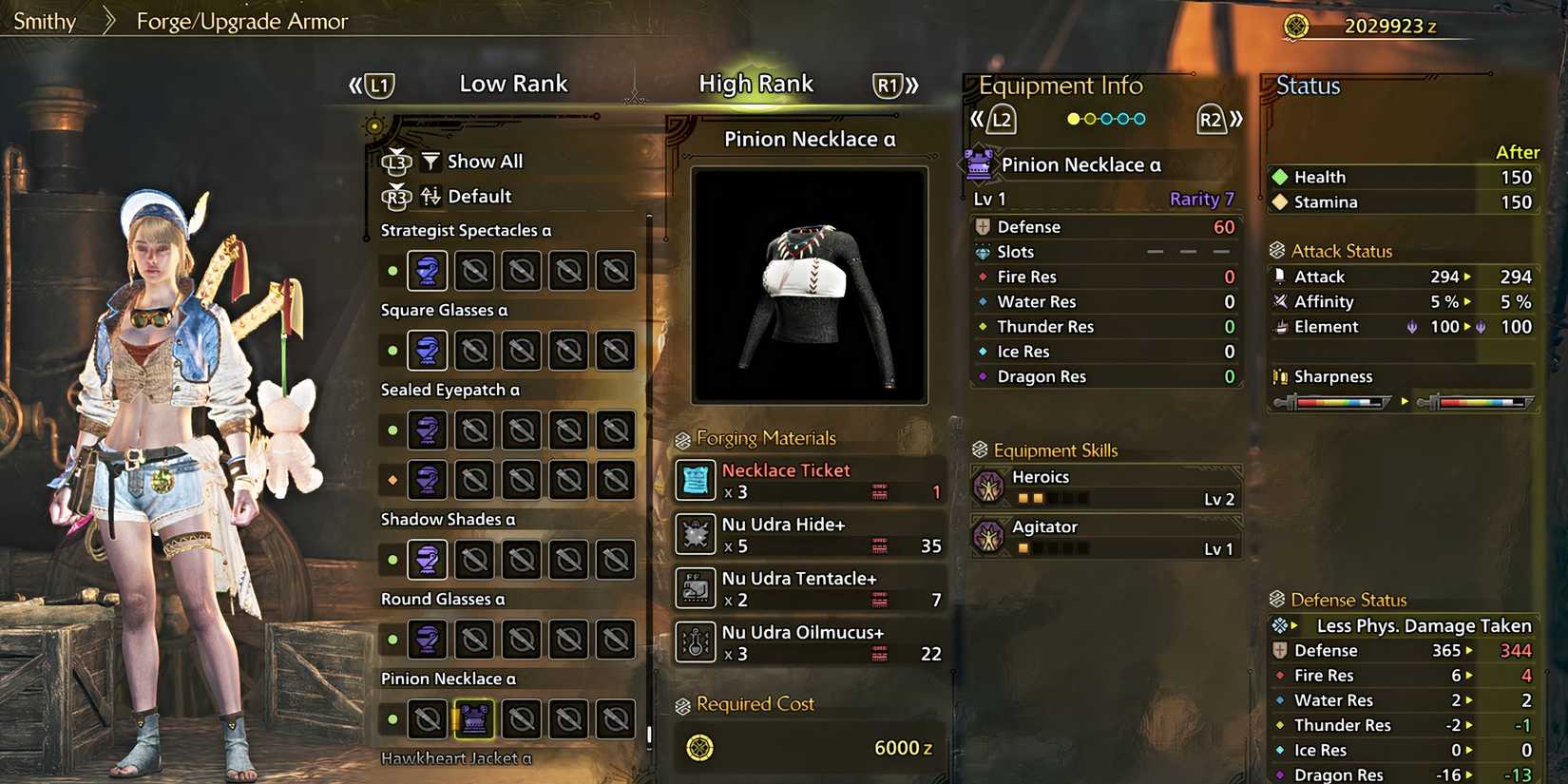Select the High Rank tab
Image resolution: width=1568 pixels, height=784 pixels.
[x=756, y=84]
